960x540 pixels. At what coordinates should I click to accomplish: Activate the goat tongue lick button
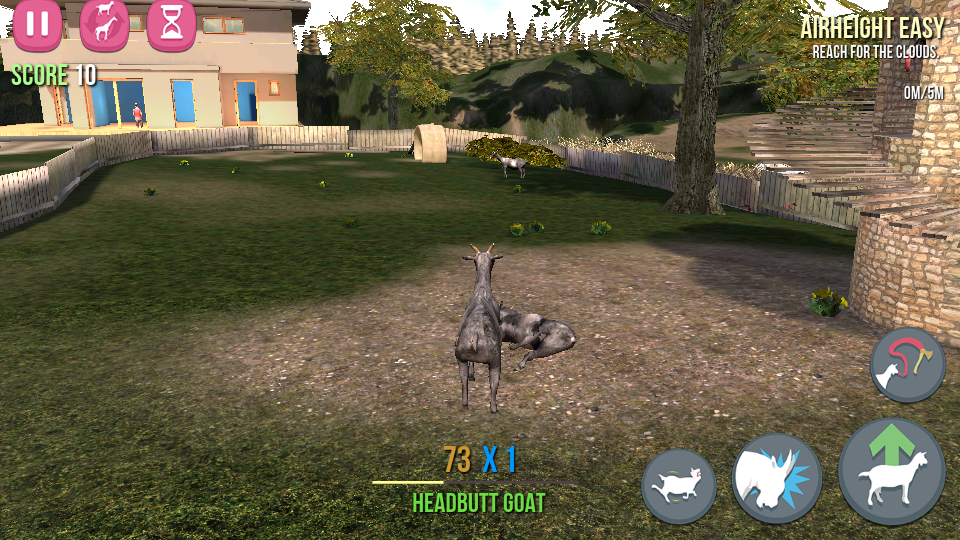(907, 366)
